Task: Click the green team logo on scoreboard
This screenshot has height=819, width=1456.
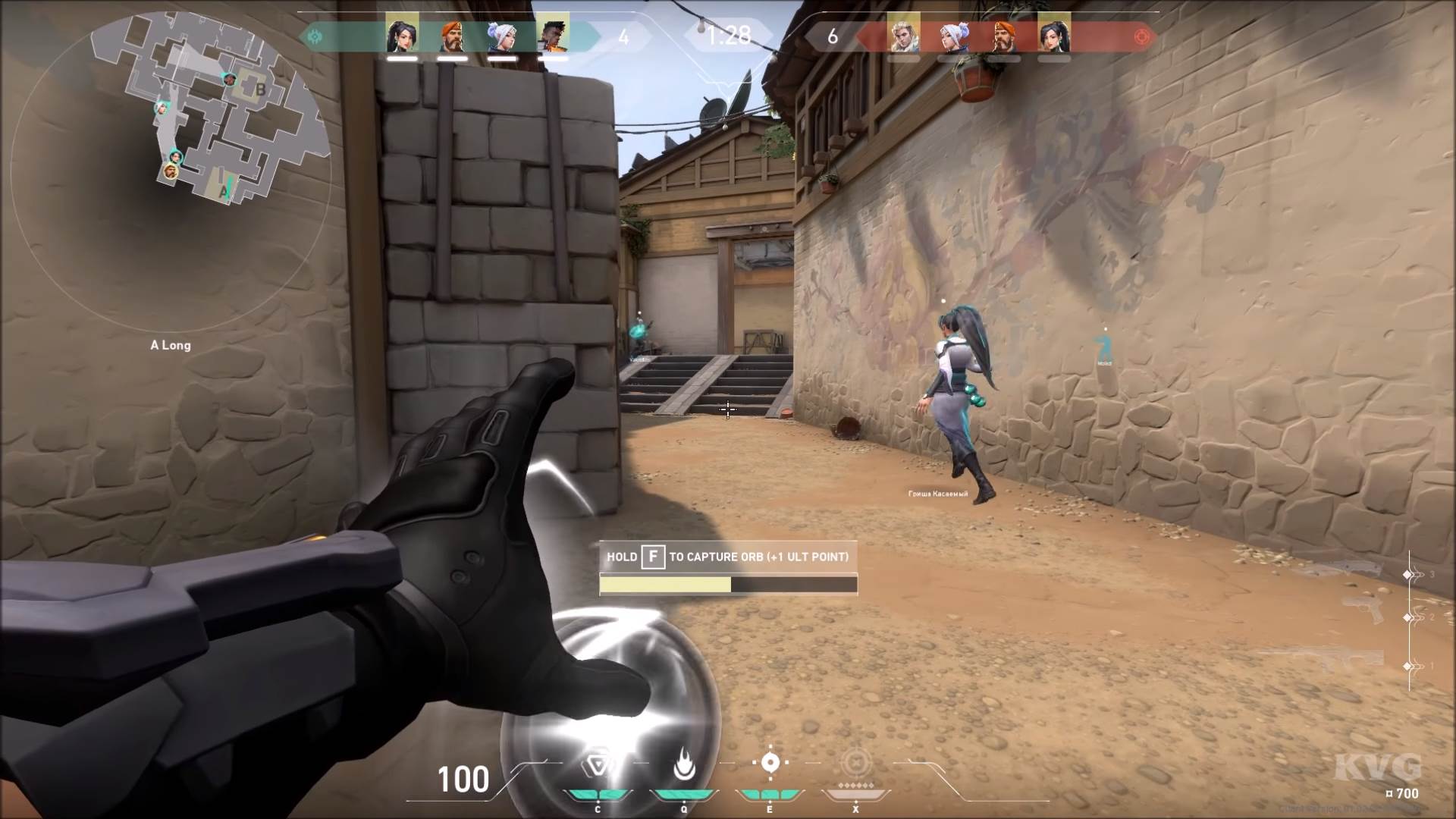Action: click(316, 34)
